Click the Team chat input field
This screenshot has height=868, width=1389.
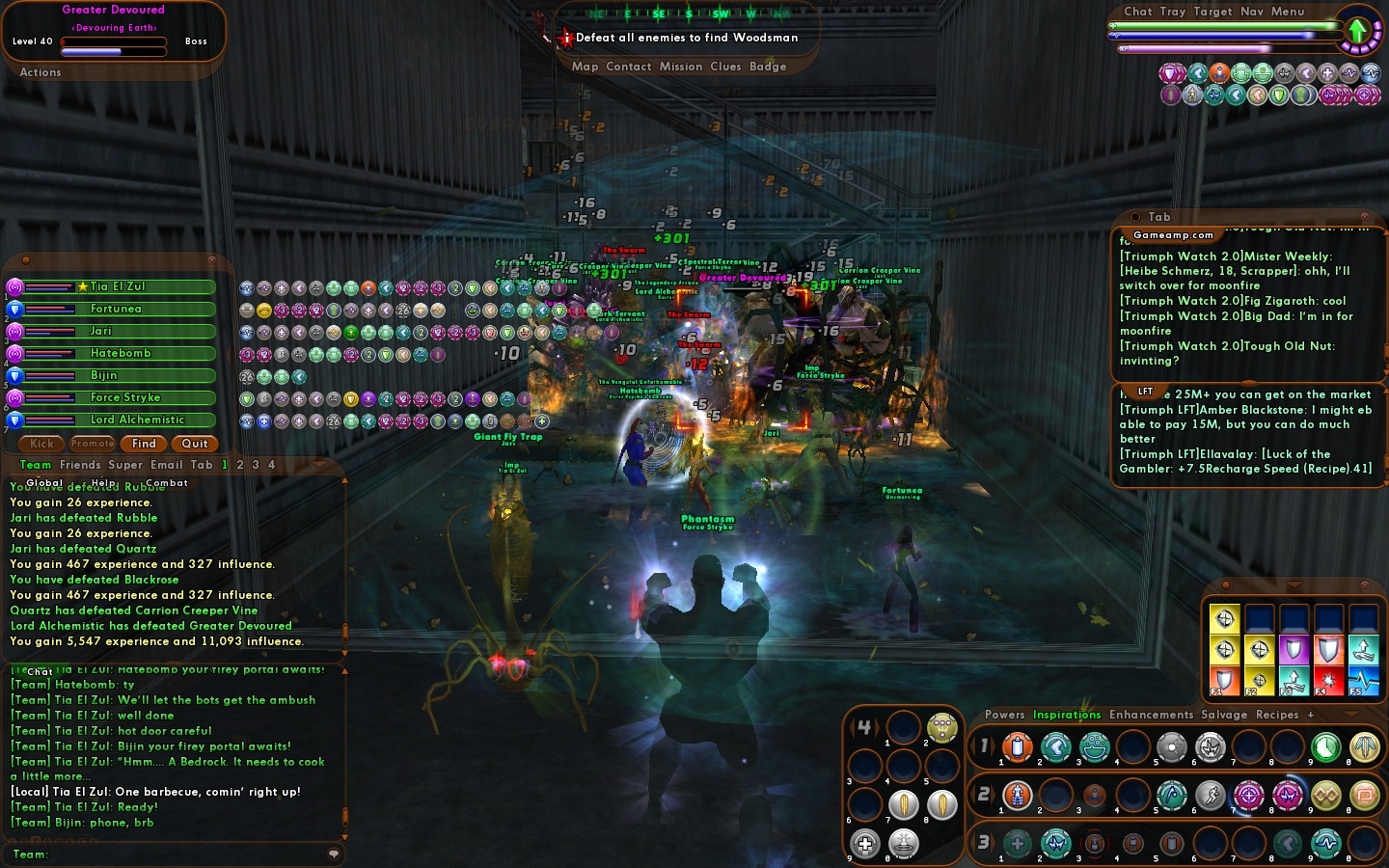(183, 854)
